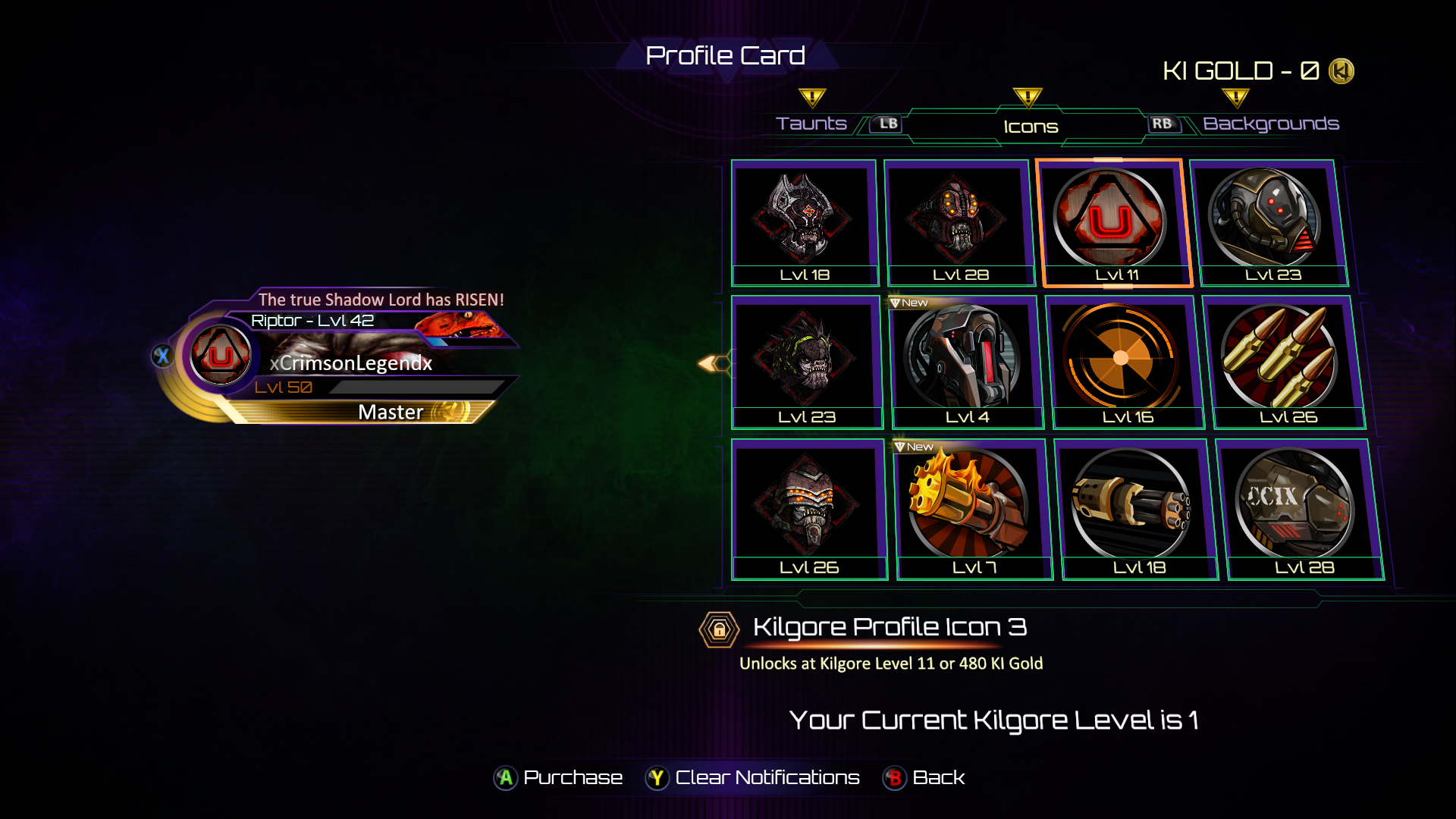Pick the orange radar target icon Lvl 16

[1122, 362]
